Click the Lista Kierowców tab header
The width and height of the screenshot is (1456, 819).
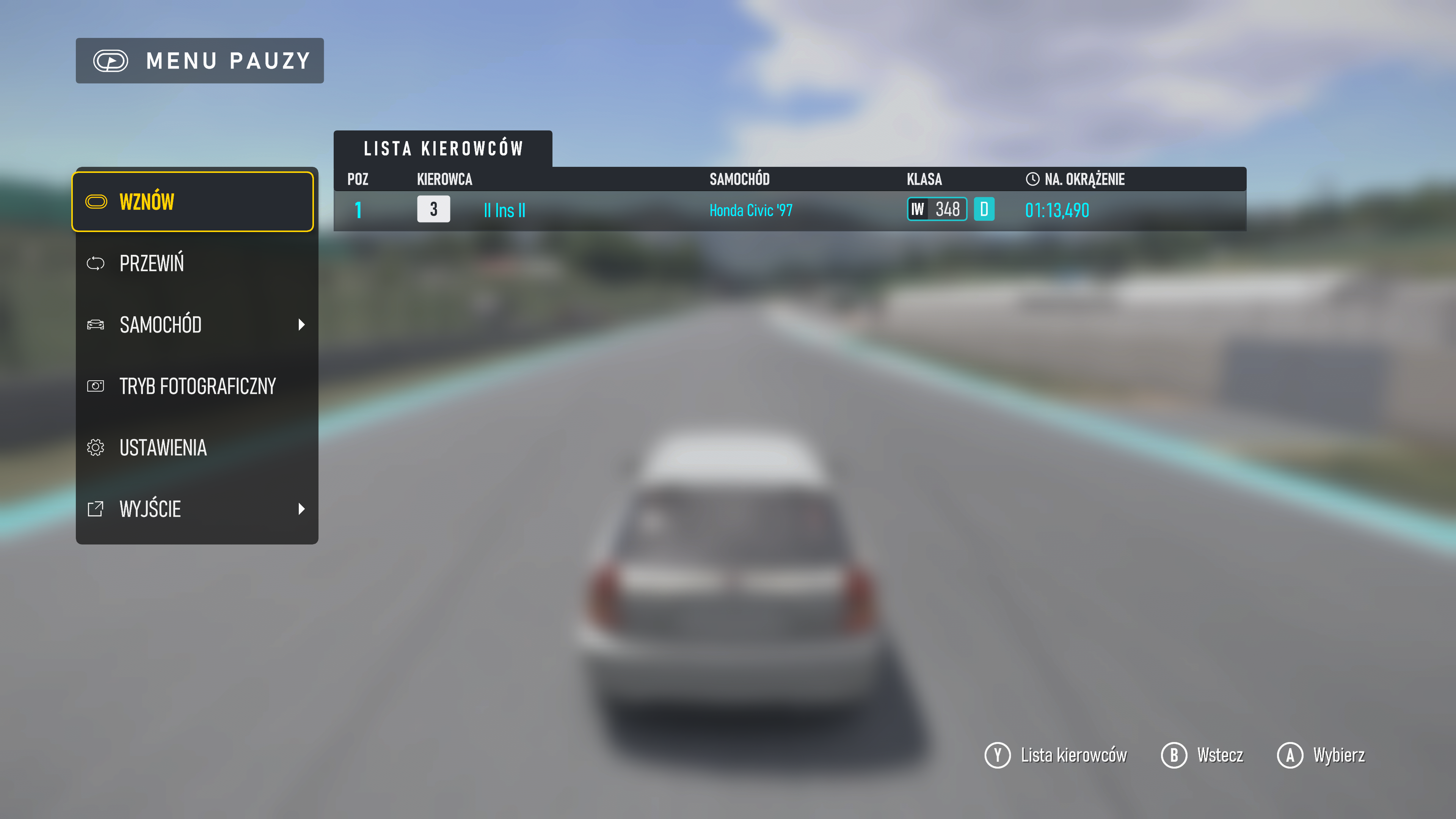(x=442, y=149)
